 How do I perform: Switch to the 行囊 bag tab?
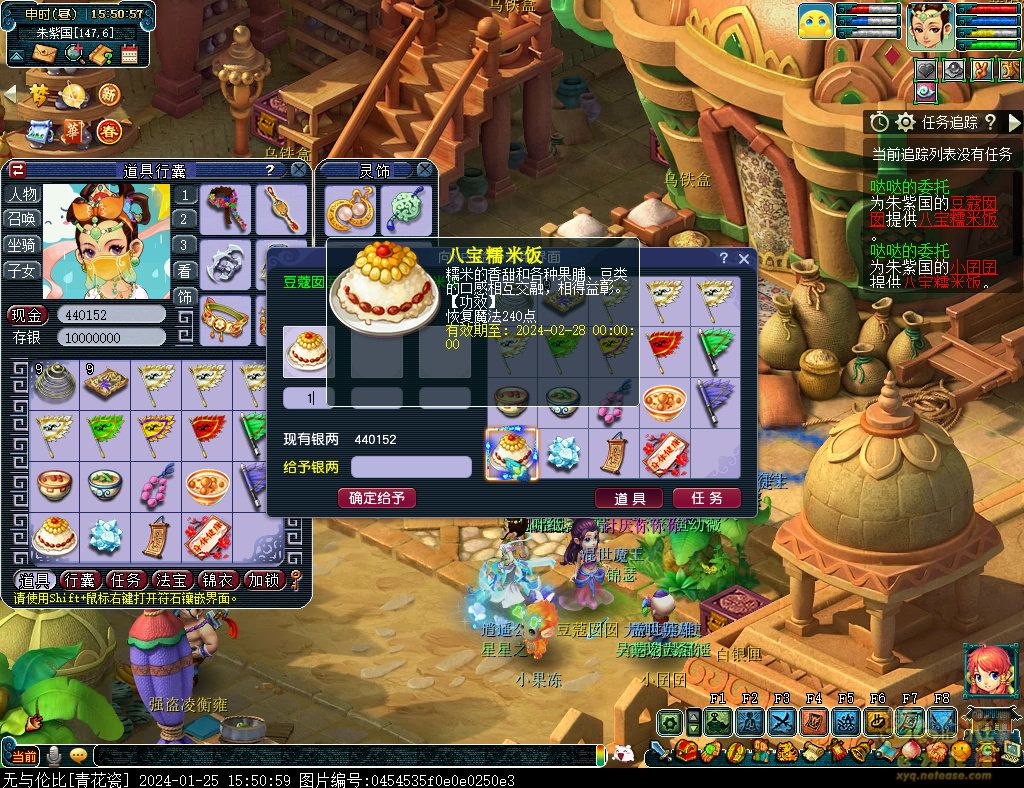79,580
